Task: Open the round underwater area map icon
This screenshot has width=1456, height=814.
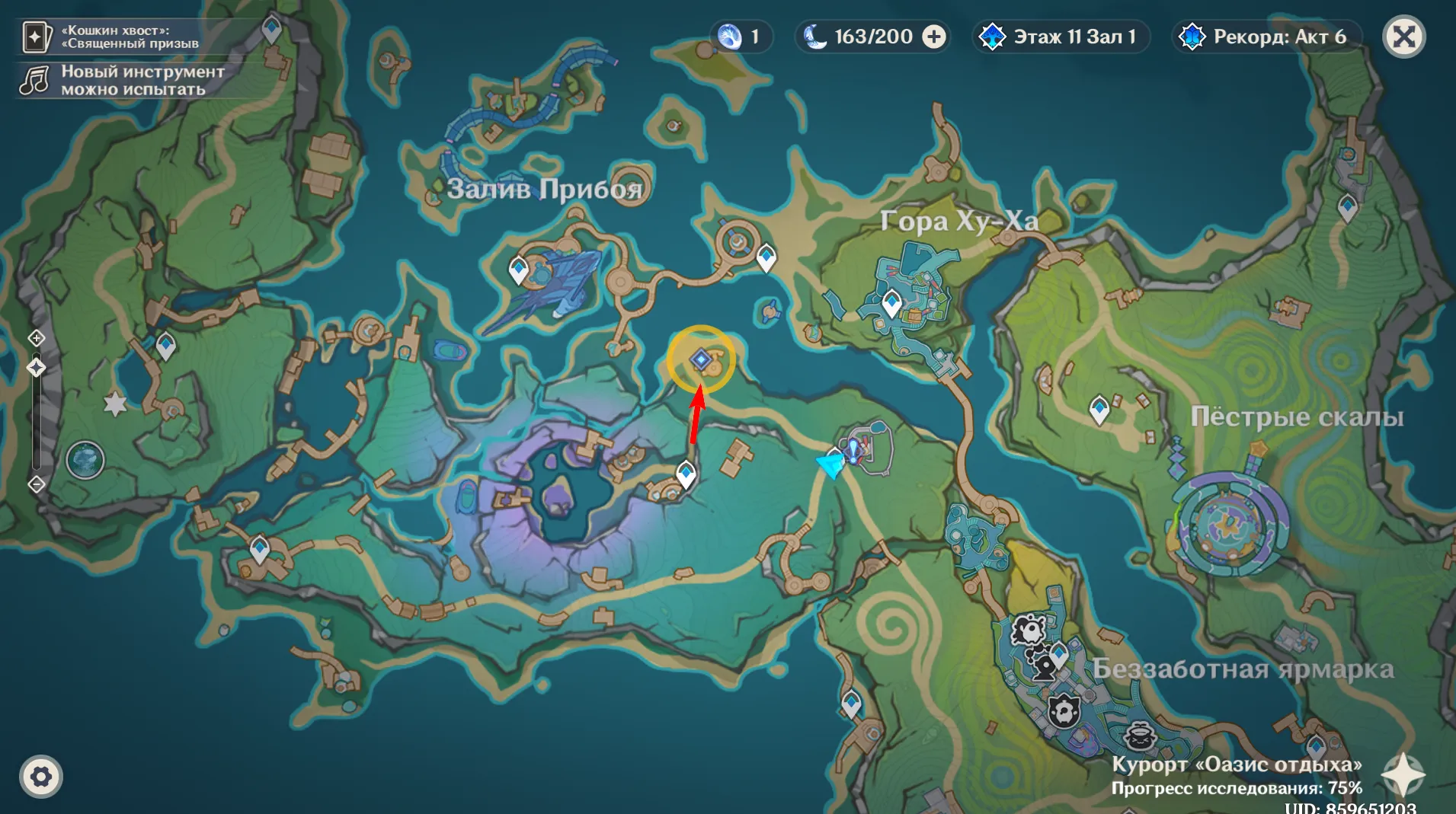Action: tap(85, 460)
